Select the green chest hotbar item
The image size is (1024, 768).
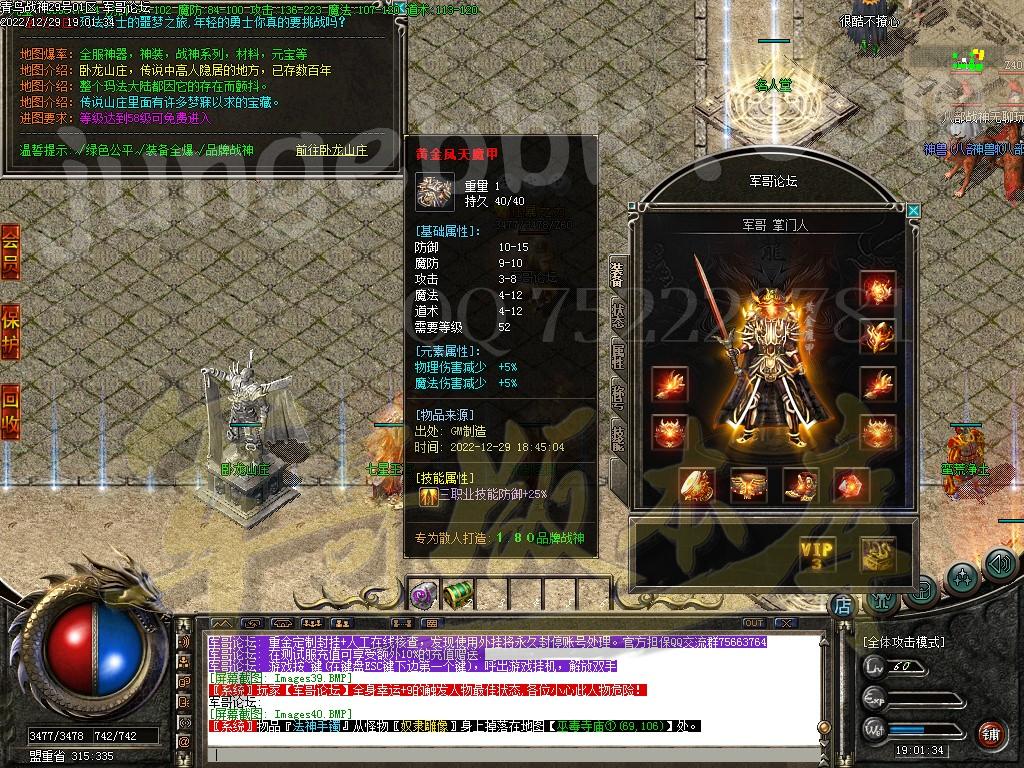tap(457, 595)
